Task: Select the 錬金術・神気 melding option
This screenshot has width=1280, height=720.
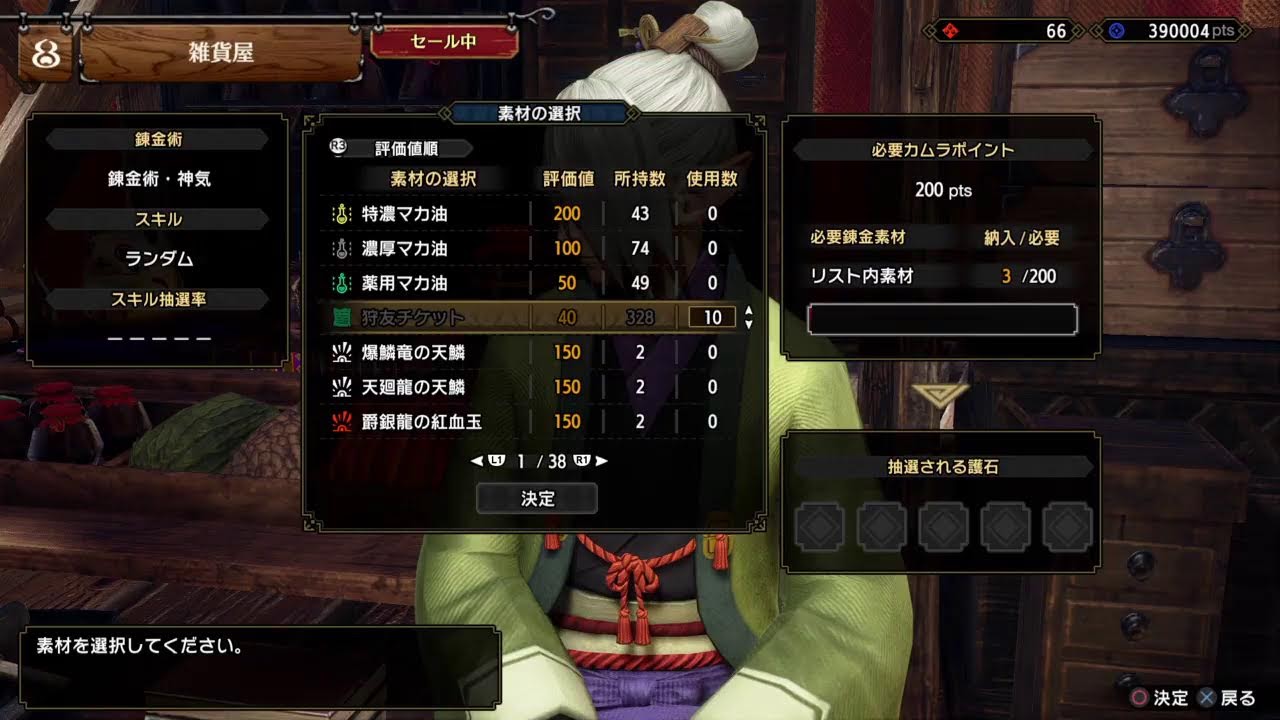Action: [159, 179]
